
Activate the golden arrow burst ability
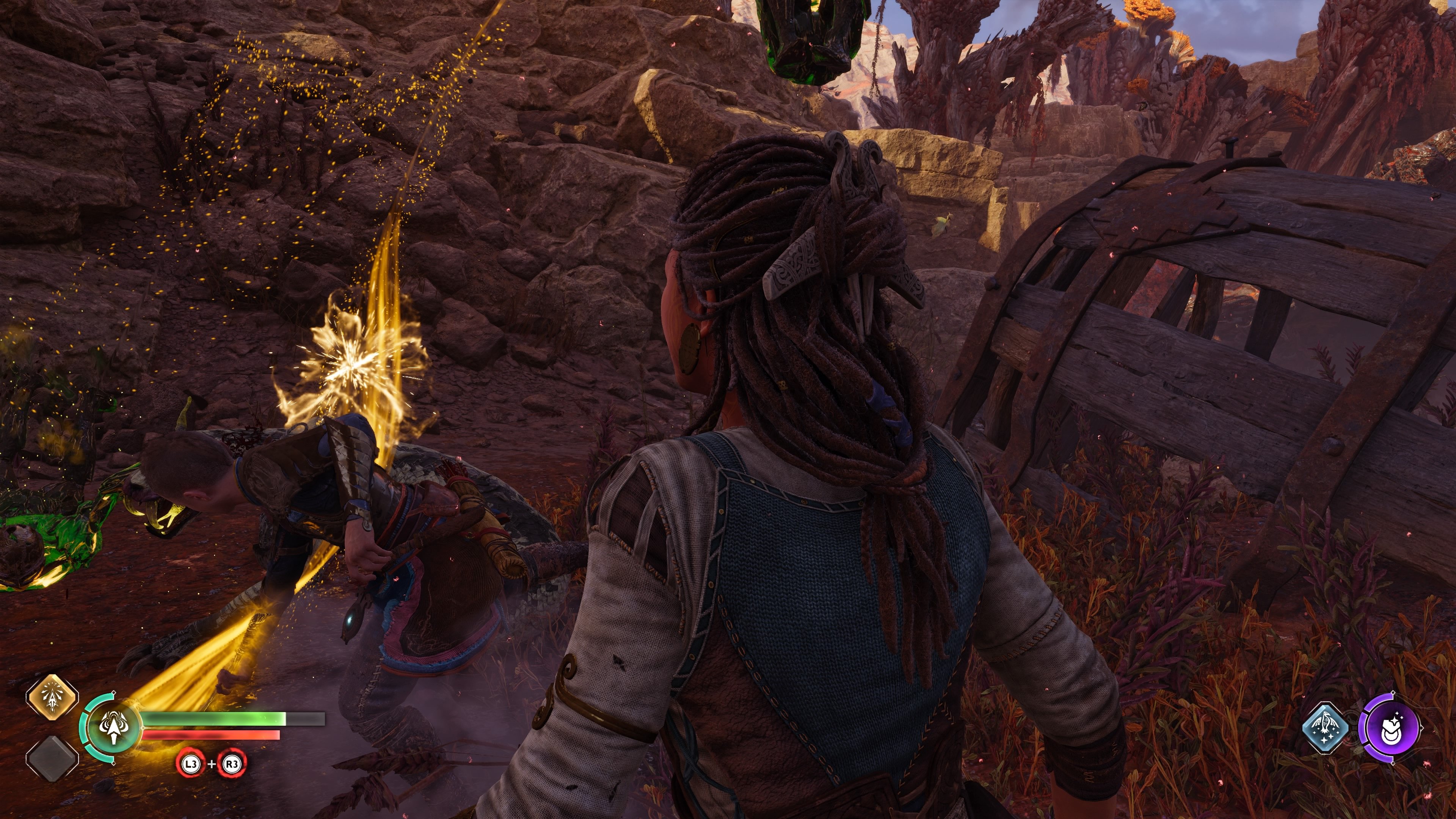[x=52, y=698]
